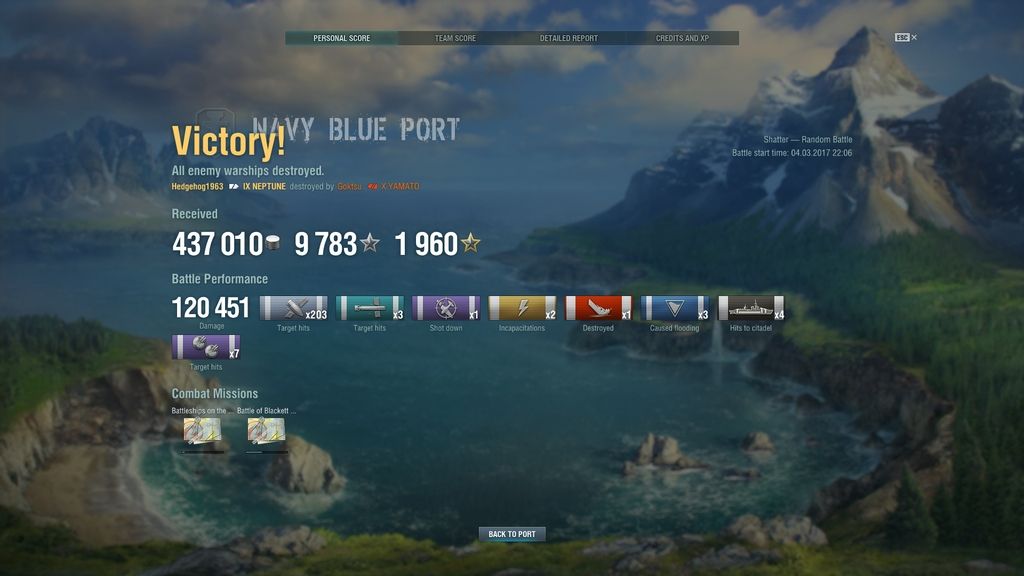
Task: Click the x7 secondary Target hits ribbon
Action: point(205,347)
